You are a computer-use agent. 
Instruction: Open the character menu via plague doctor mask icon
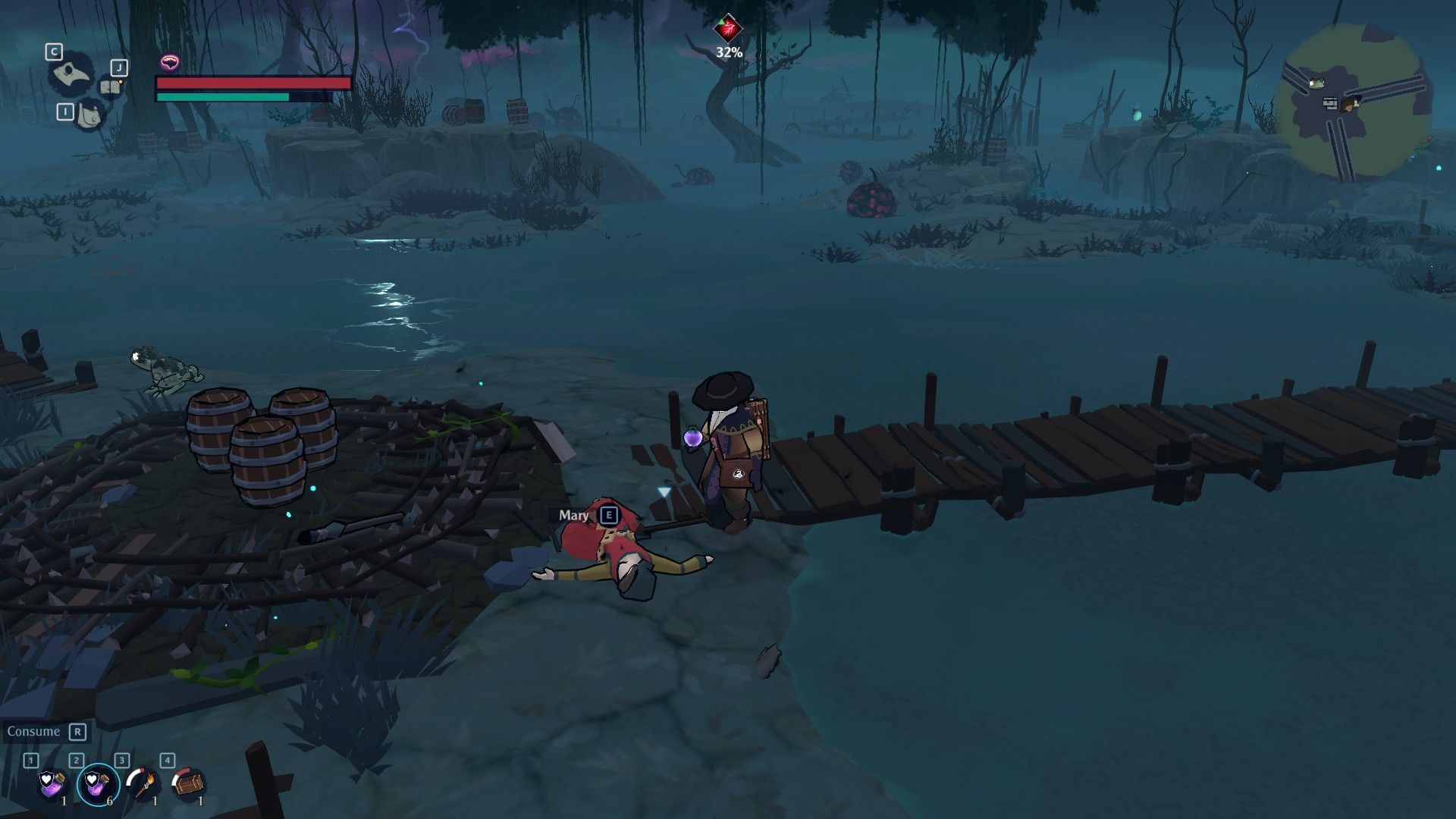70,73
